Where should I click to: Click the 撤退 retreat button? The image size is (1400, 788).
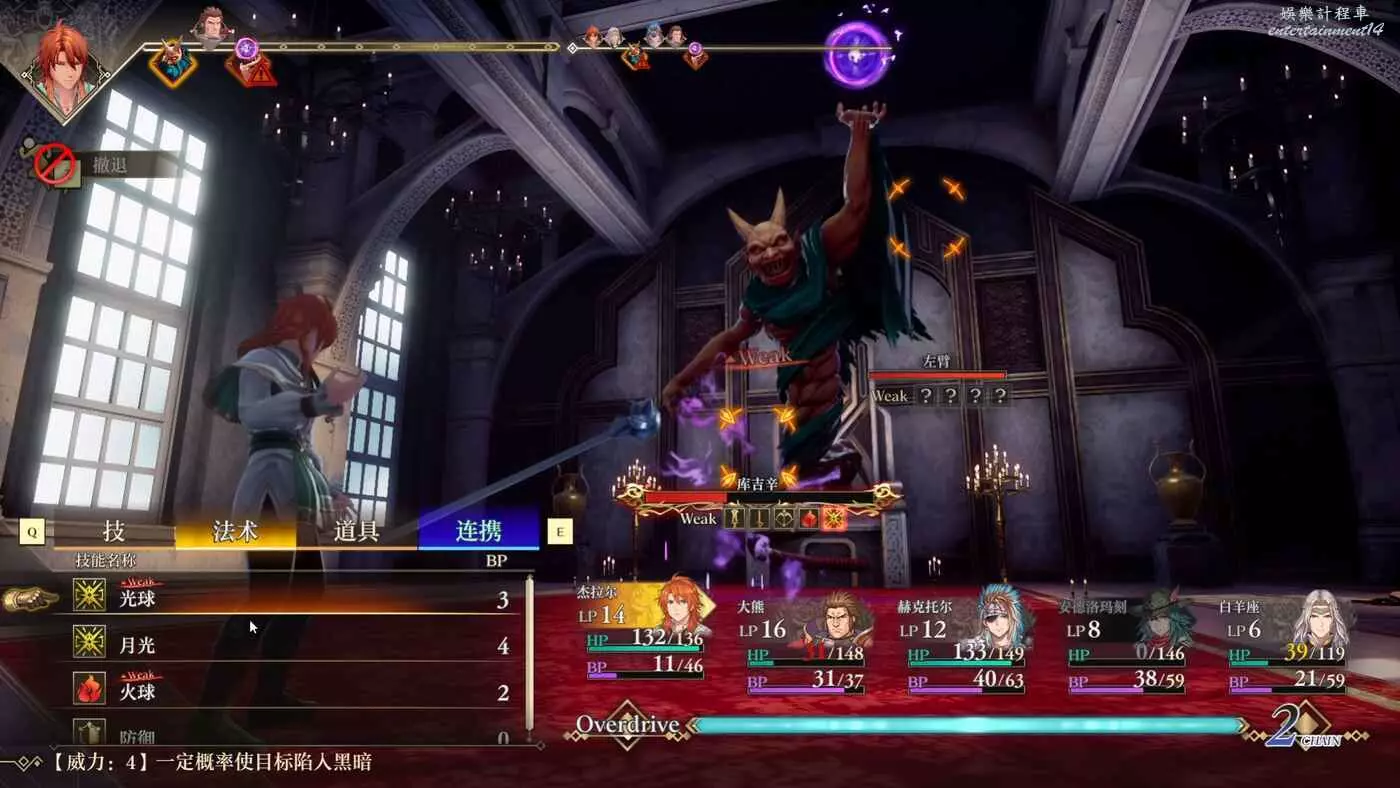coord(110,165)
